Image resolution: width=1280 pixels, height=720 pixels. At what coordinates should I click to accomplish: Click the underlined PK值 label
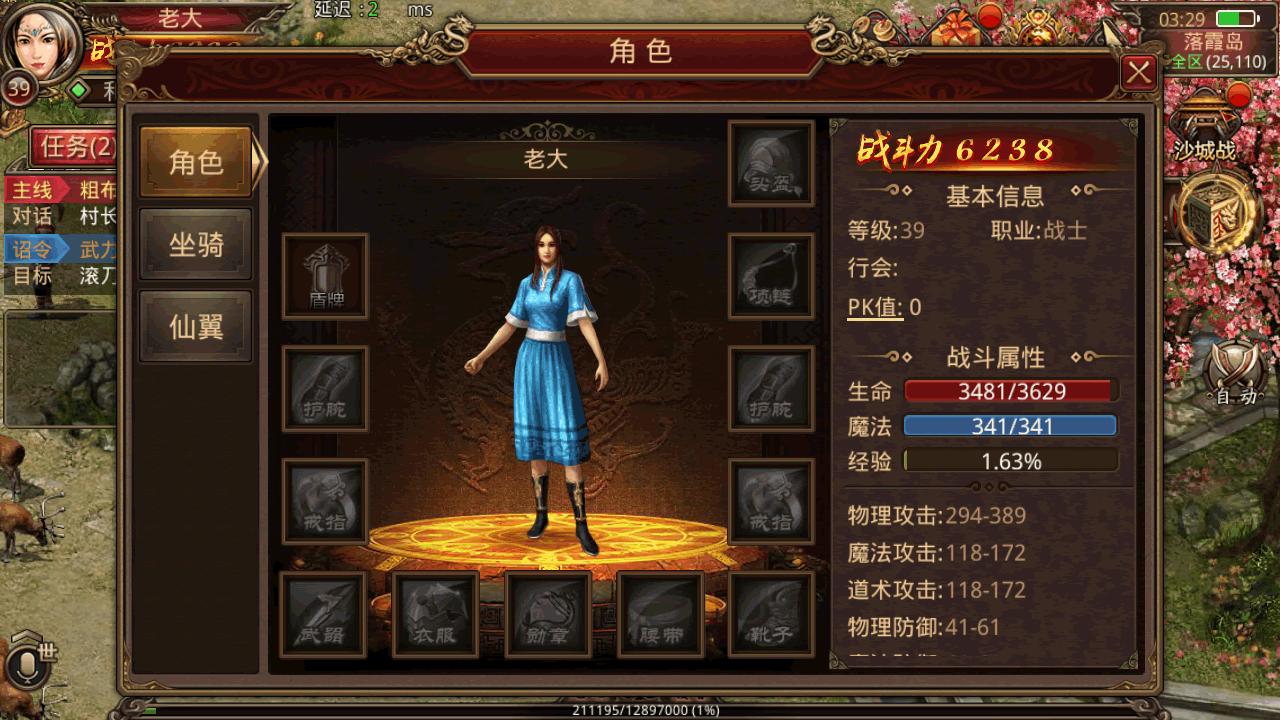[875, 307]
